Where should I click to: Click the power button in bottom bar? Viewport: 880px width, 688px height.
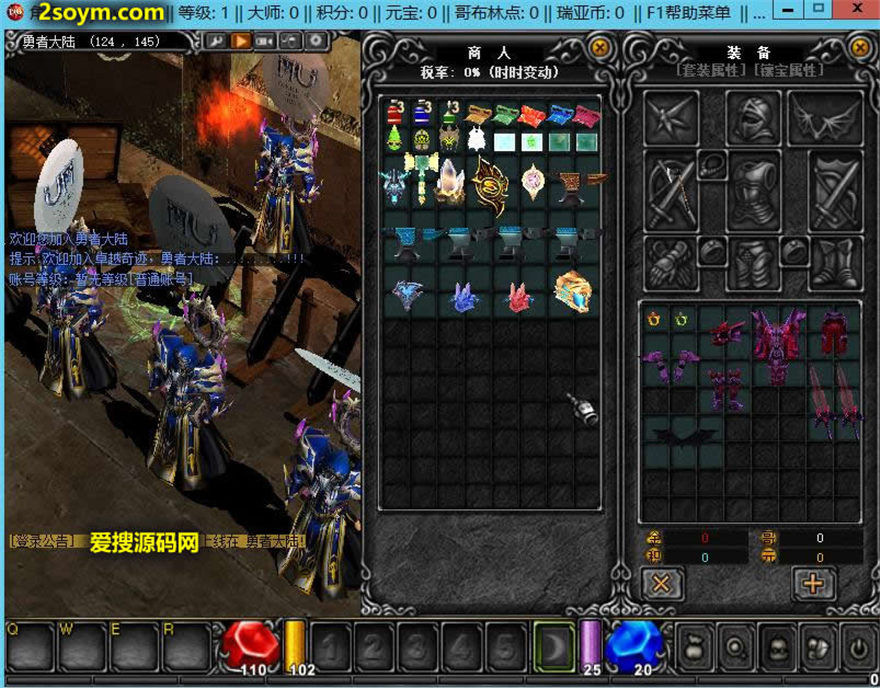tap(858, 646)
